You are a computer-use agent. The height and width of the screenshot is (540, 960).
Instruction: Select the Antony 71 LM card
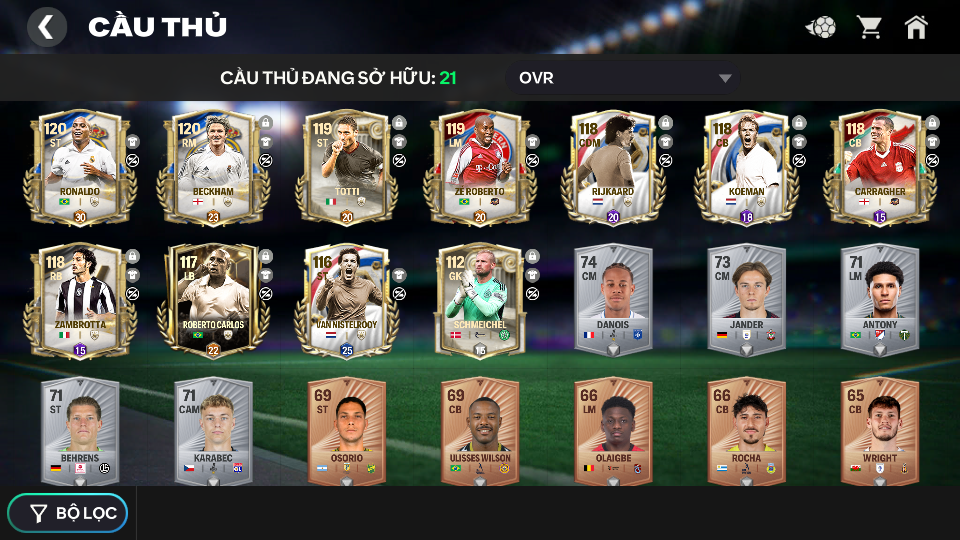tap(879, 298)
